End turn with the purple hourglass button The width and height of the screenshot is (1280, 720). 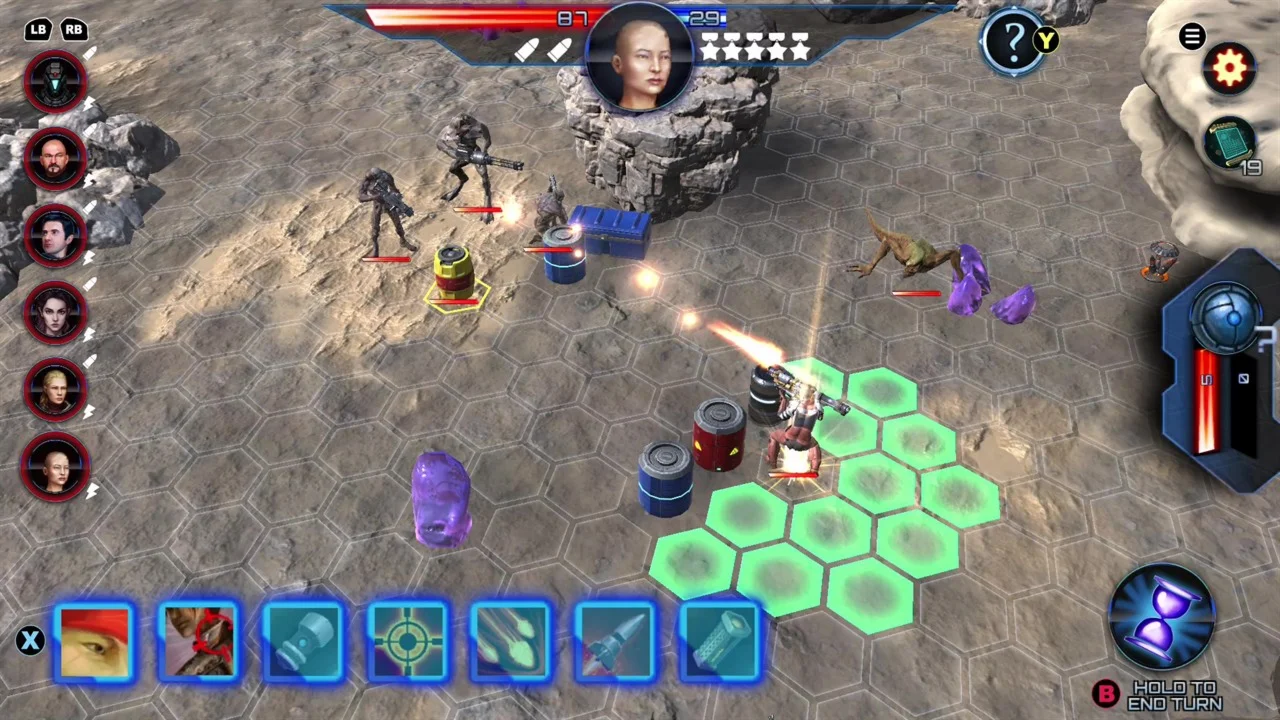point(1162,616)
